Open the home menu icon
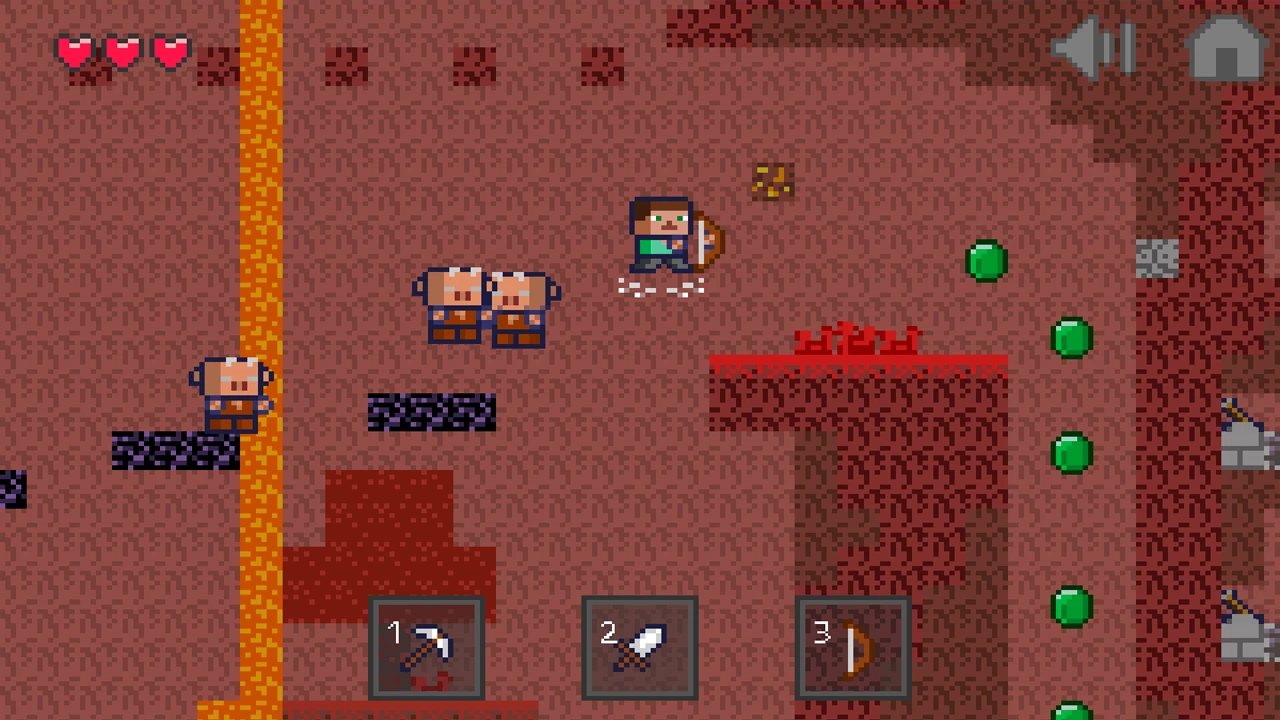The width and height of the screenshot is (1280, 720). pos(1225,50)
